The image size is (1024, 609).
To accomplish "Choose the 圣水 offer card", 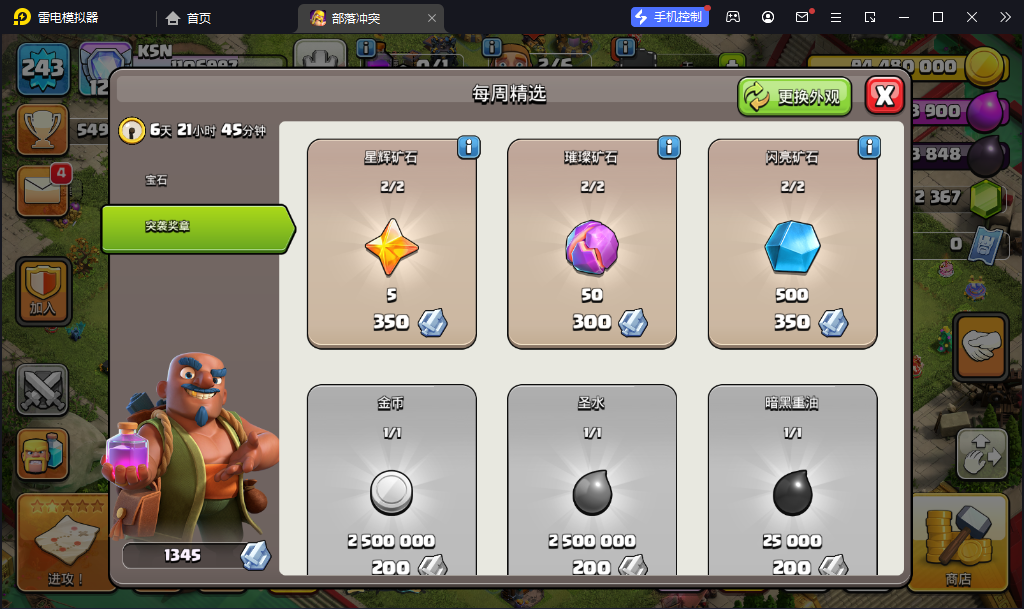I will (592, 480).
